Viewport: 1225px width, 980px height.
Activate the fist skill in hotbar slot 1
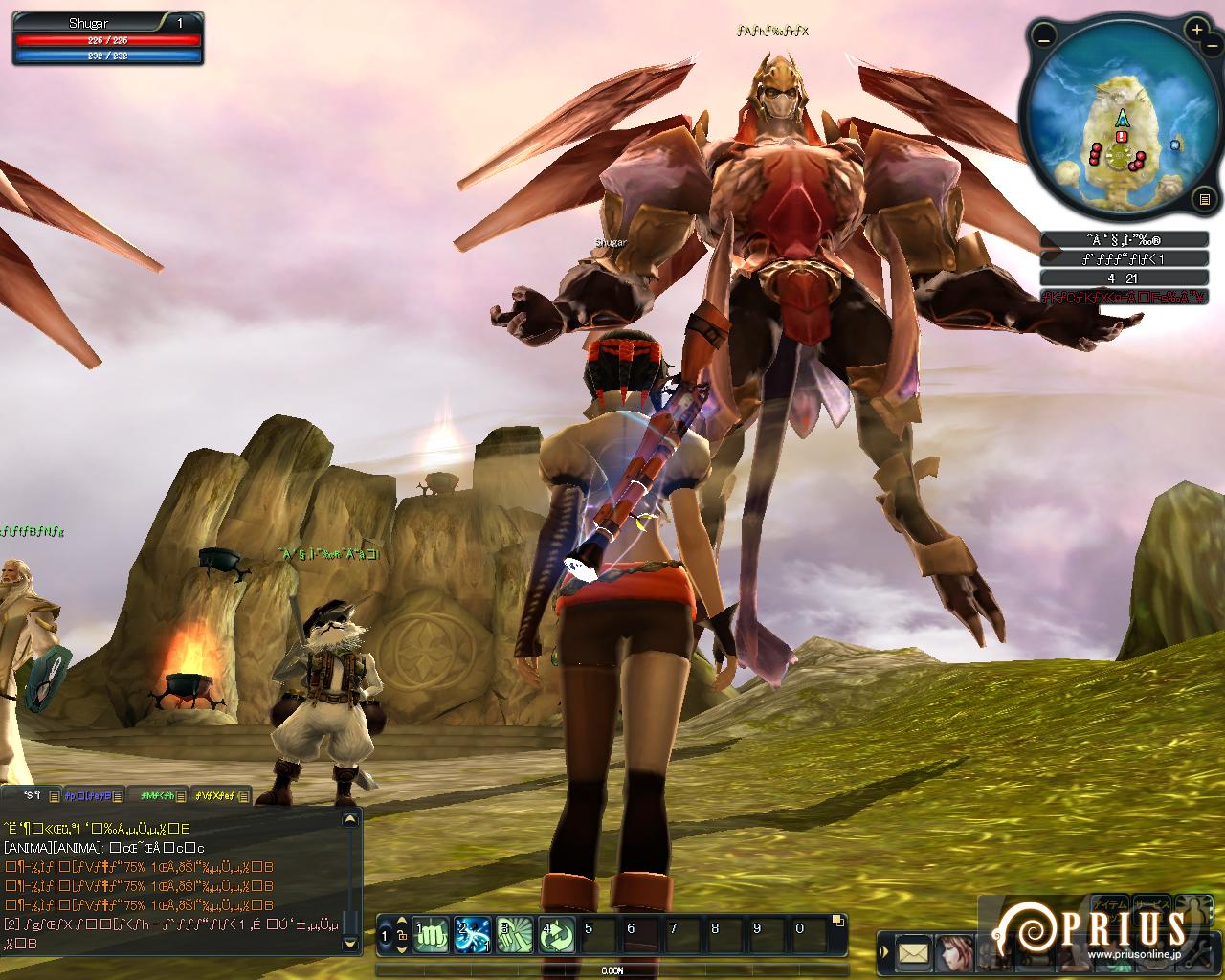(431, 934)
